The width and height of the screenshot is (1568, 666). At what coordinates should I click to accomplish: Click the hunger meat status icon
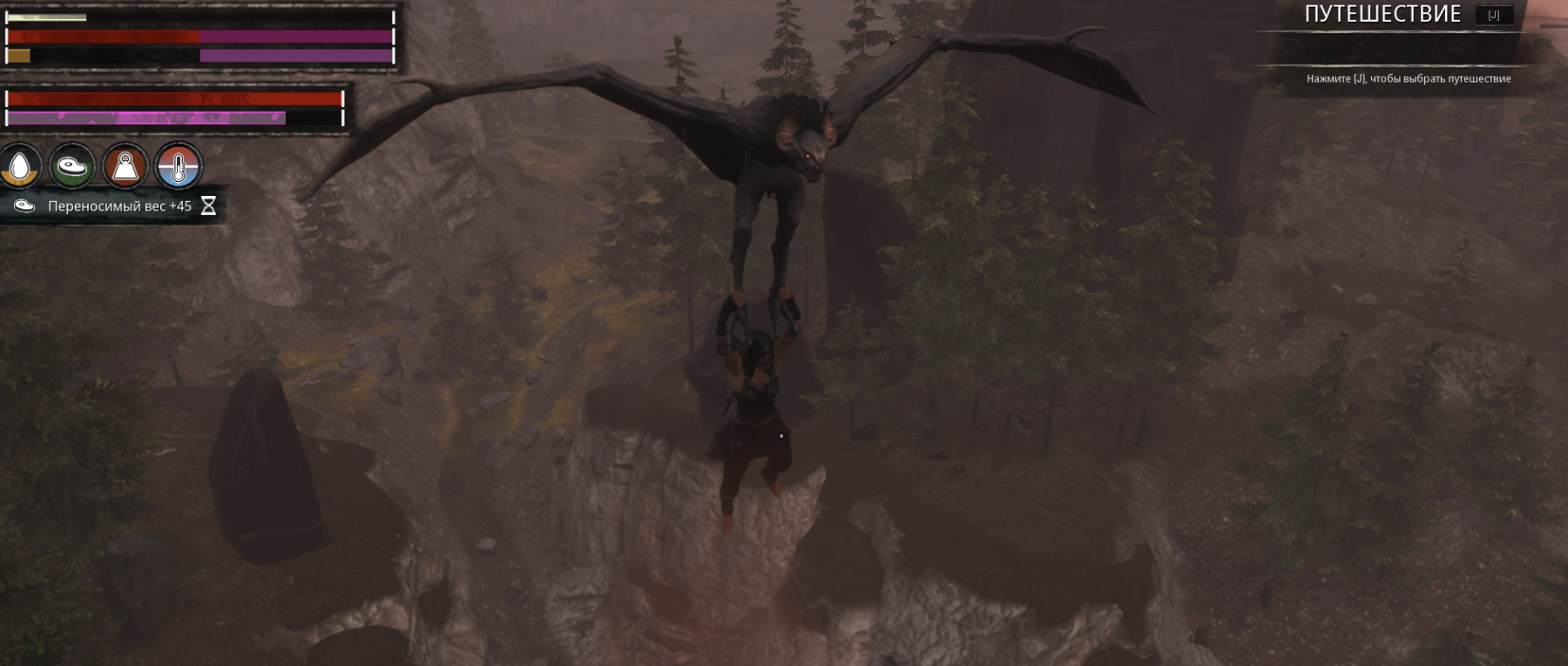click(x=72, y=166)
